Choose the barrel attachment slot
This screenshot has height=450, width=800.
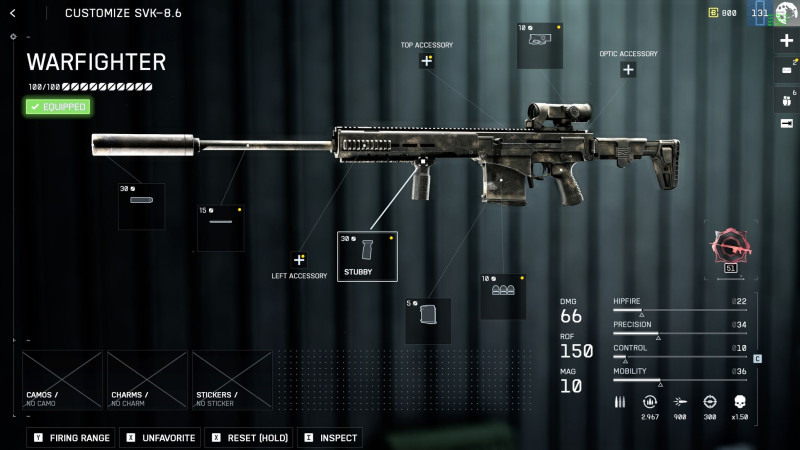pos(220,228)
